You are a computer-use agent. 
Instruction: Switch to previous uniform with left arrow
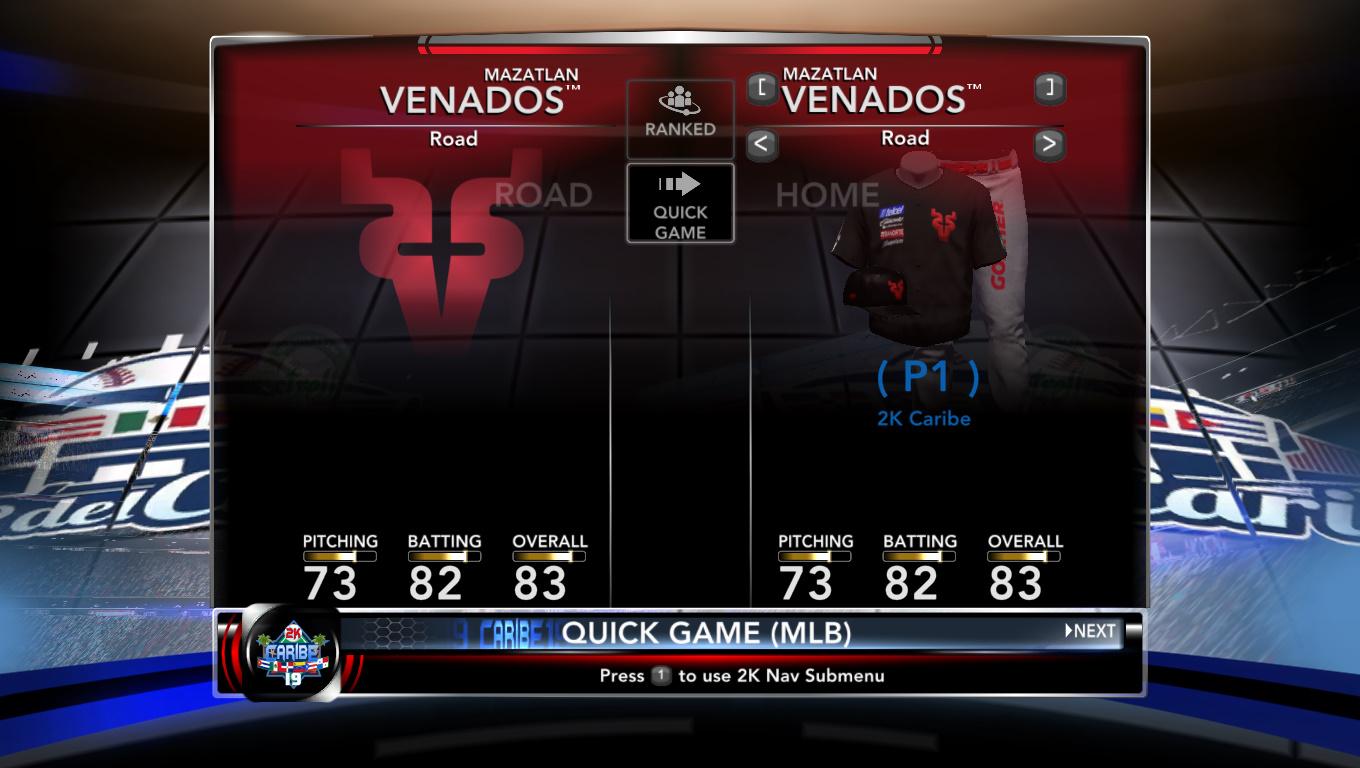[x=762, y=144]
